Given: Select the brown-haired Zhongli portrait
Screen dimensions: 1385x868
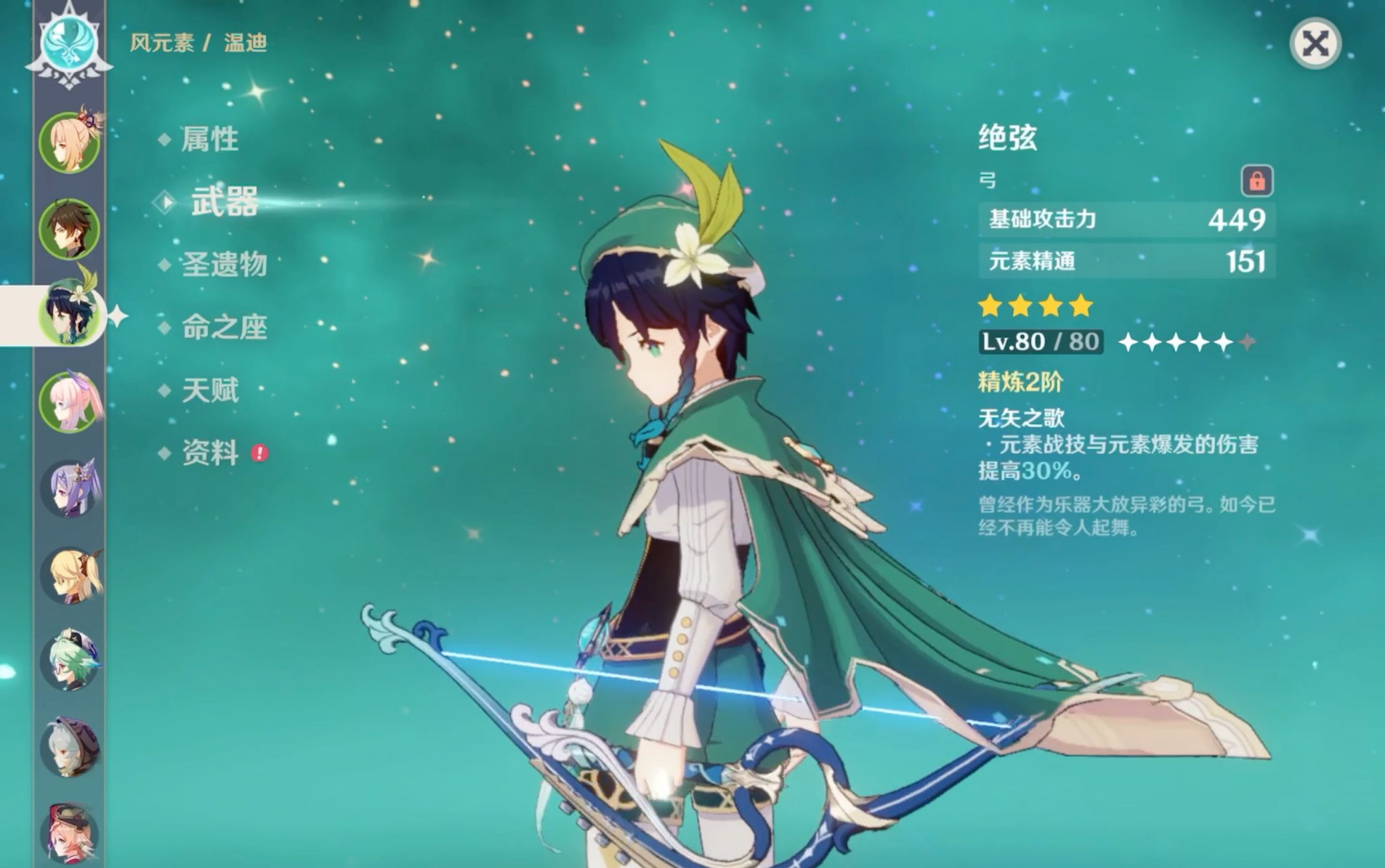Looking at the screenshot, I should tap(69, 230).
